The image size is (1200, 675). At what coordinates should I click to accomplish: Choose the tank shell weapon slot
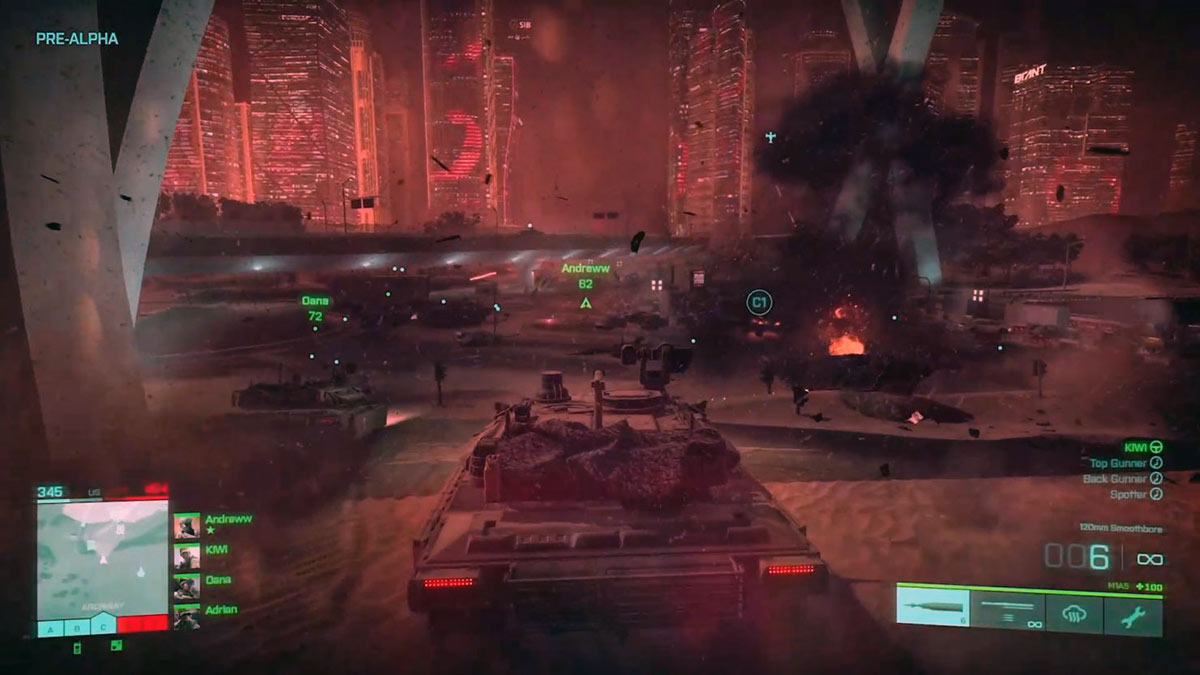(x=933, y=609)
